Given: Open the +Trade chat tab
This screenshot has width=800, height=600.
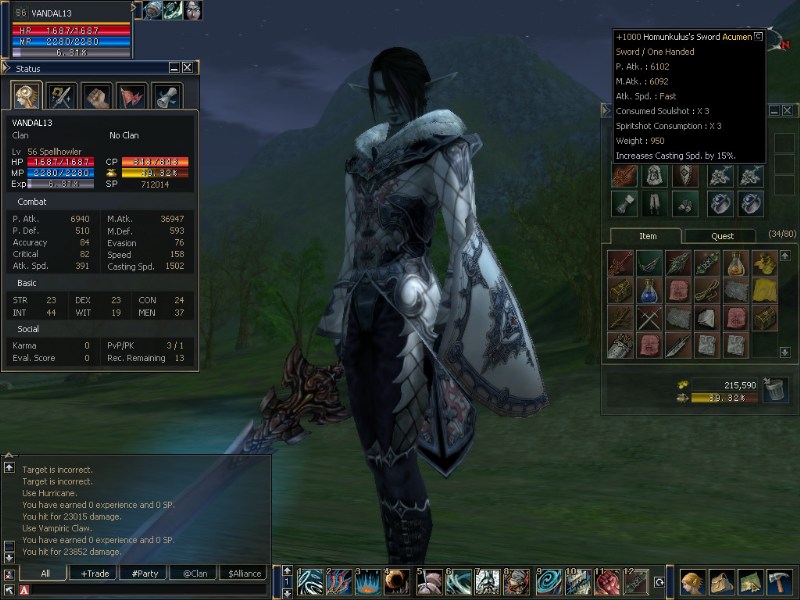Looking at the screenshot, I should pyautogui.click(x=96, y=573).
